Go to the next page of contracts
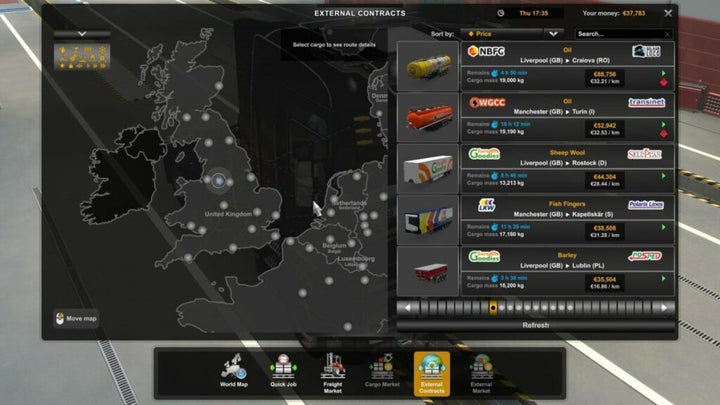Image resolution: width=720 pixels, height=405 pixels. pyautogui.click(x=666, y=308)
